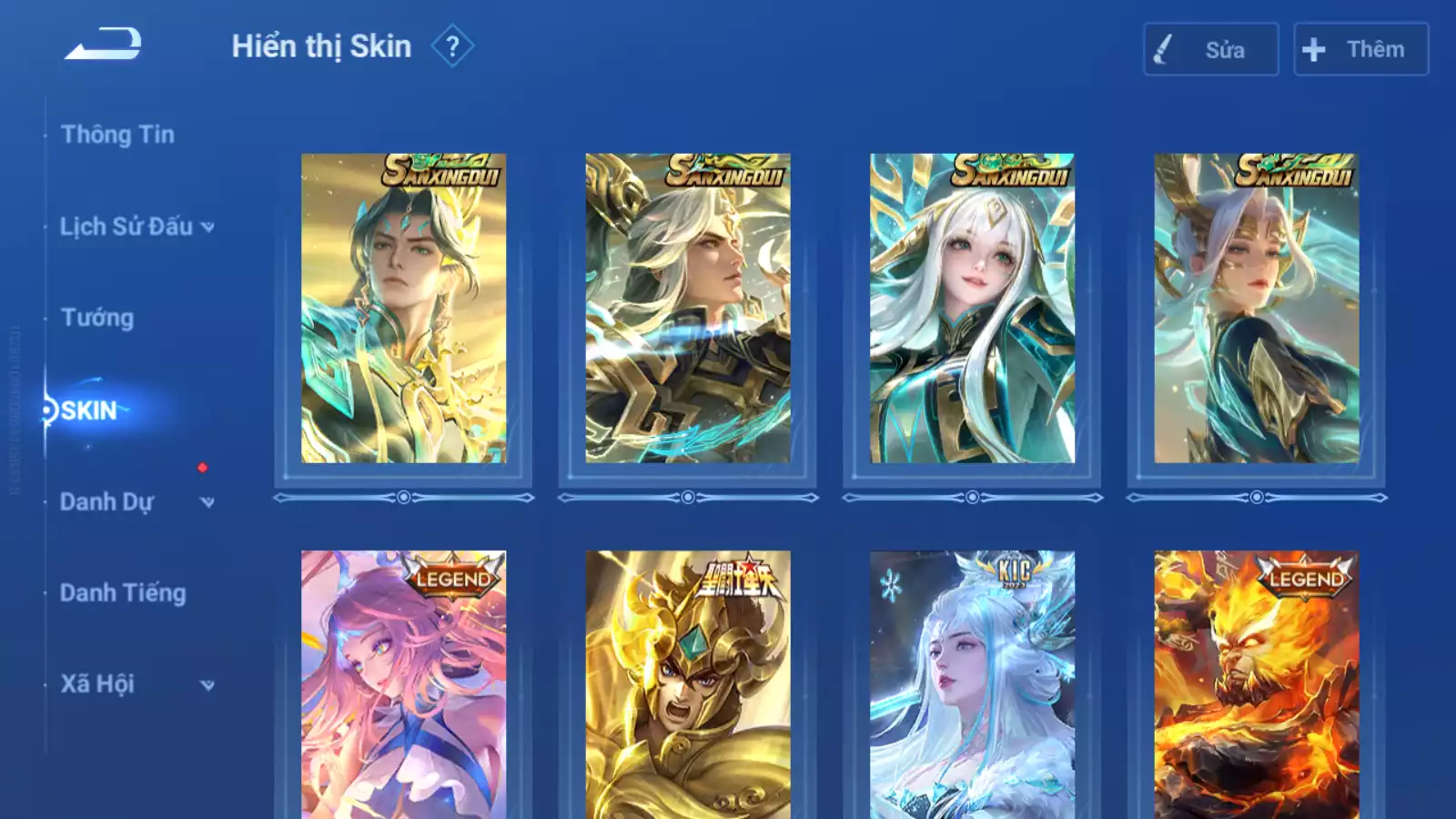Go back using the top-left arrow
The width and height of the screenshot is (1456, 819).
103,44
